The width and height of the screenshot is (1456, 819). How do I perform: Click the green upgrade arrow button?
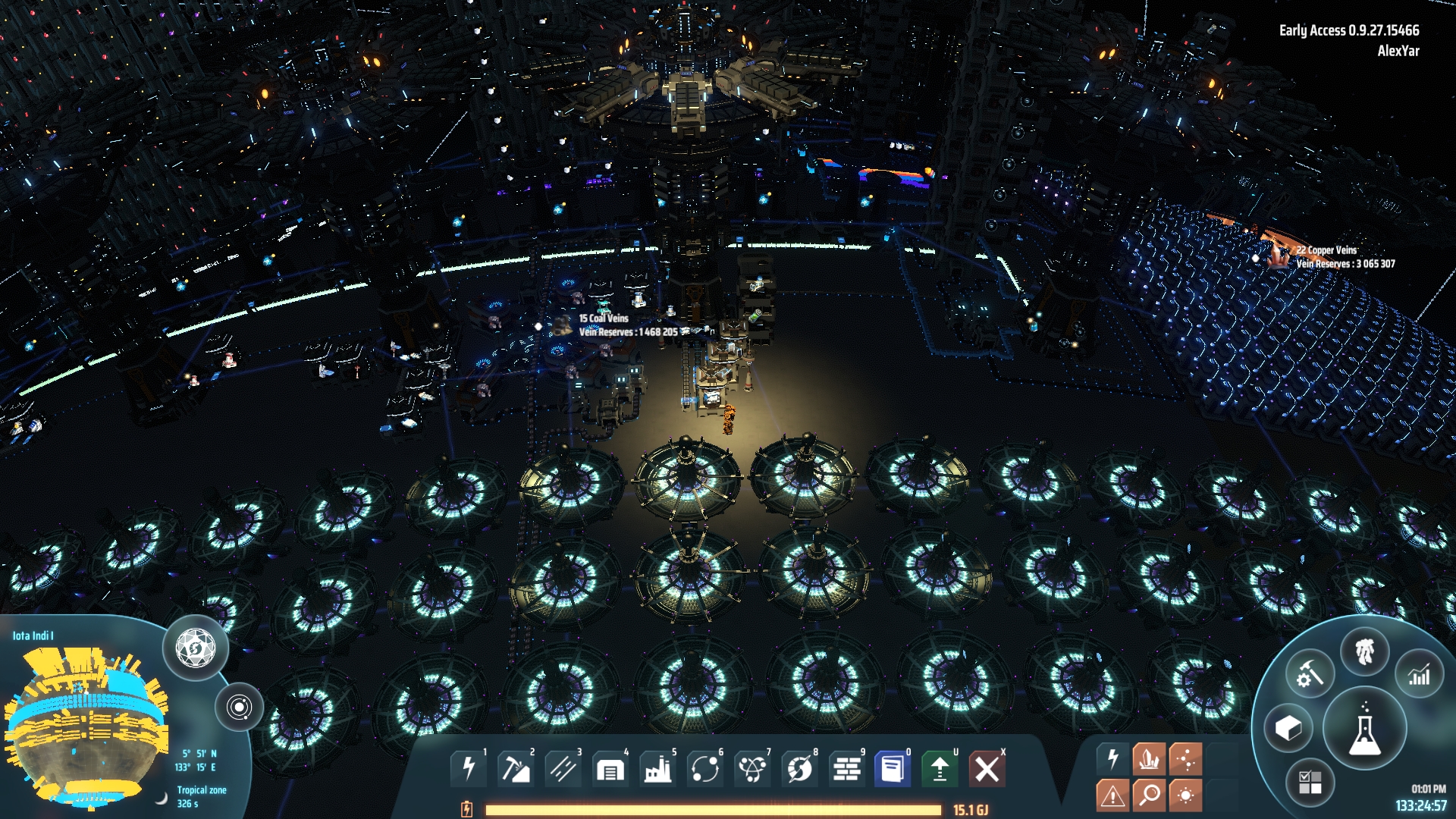pos(940,769)
